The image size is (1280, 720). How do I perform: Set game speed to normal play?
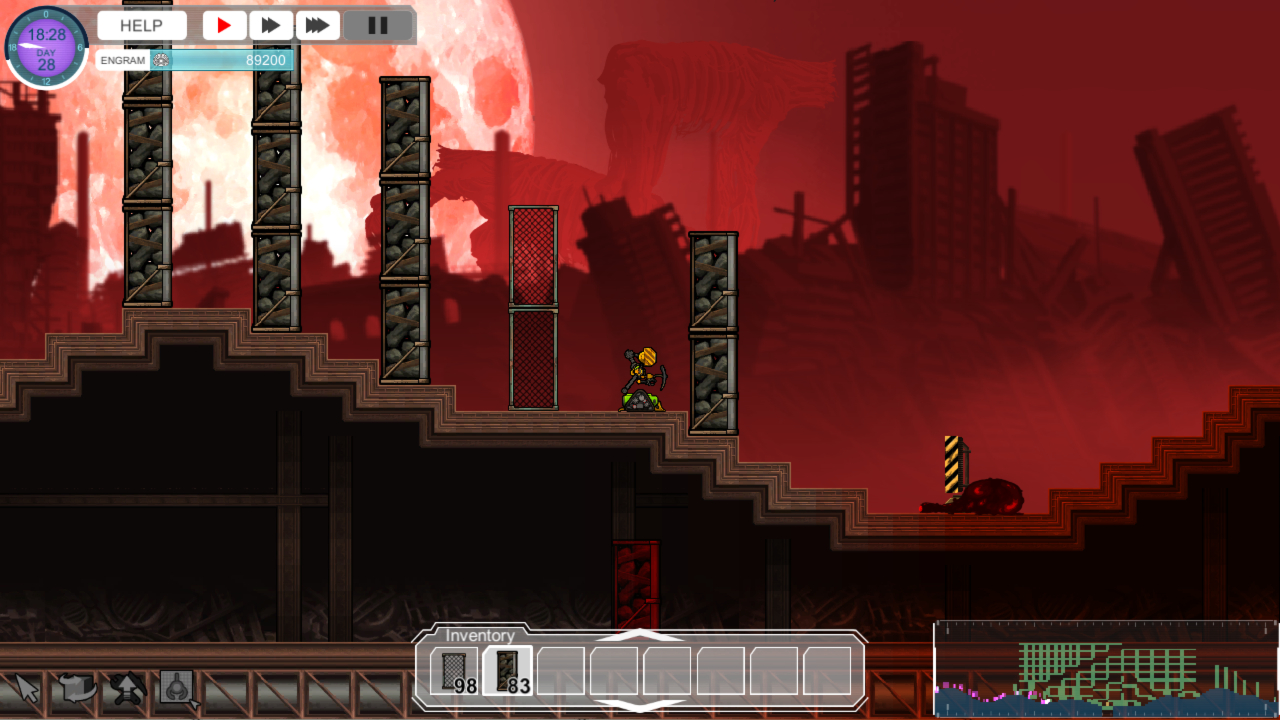click(x=225, y=26)
